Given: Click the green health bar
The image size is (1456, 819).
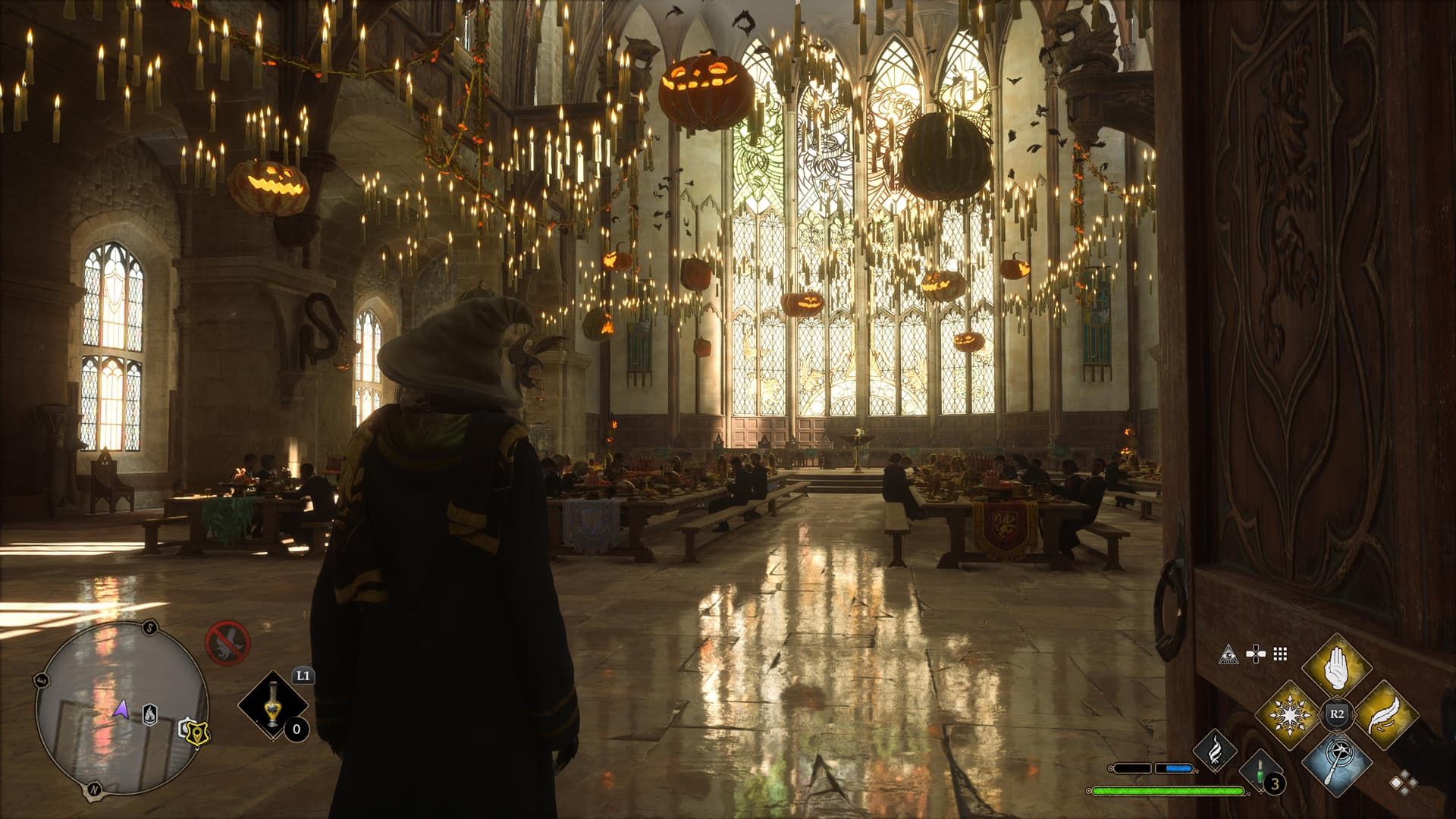Looking at the screenshot, I should (x=1168, y=790).
